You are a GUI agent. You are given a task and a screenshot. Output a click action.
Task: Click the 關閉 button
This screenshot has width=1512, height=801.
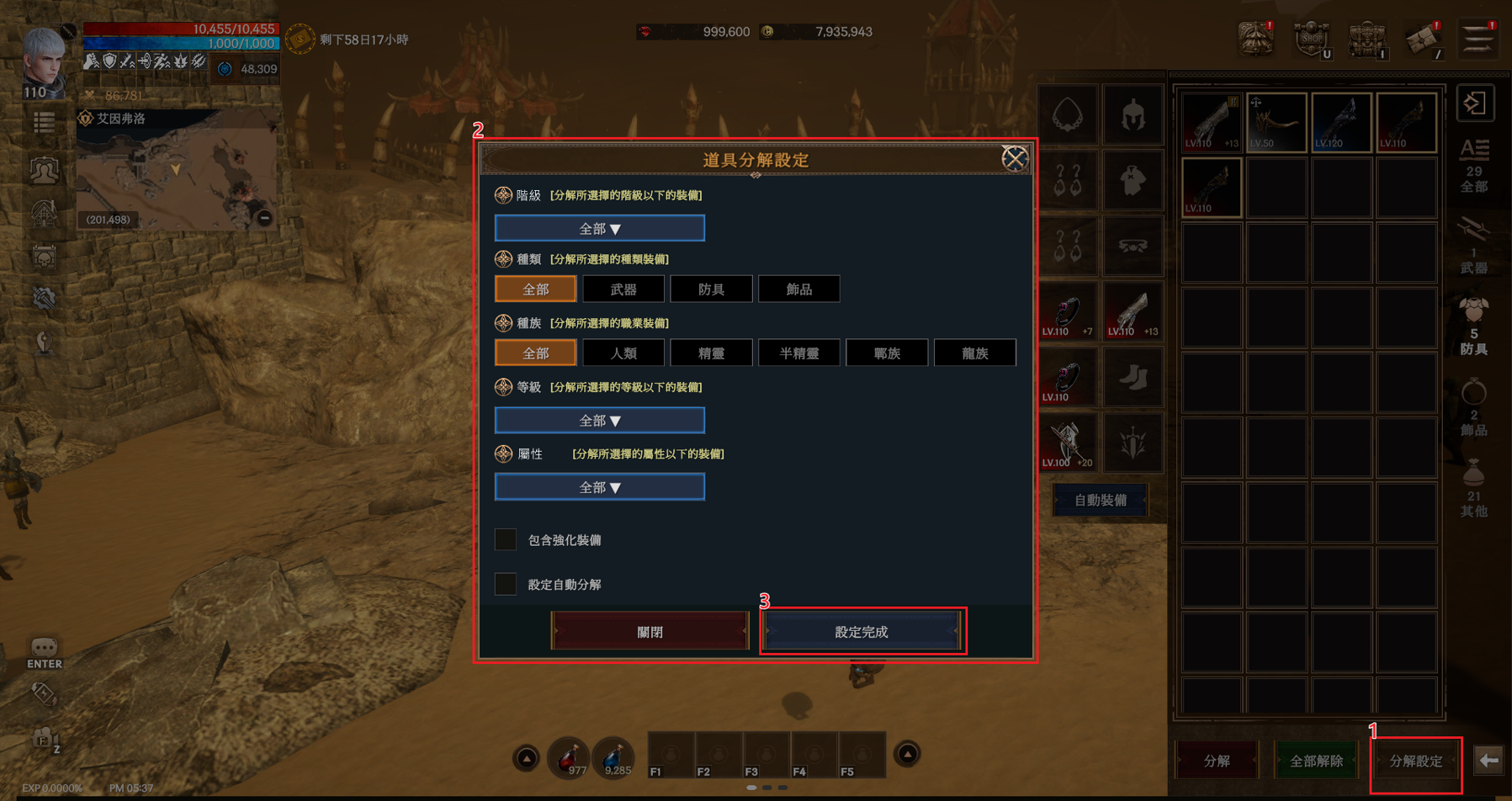(x=650, y=632)
